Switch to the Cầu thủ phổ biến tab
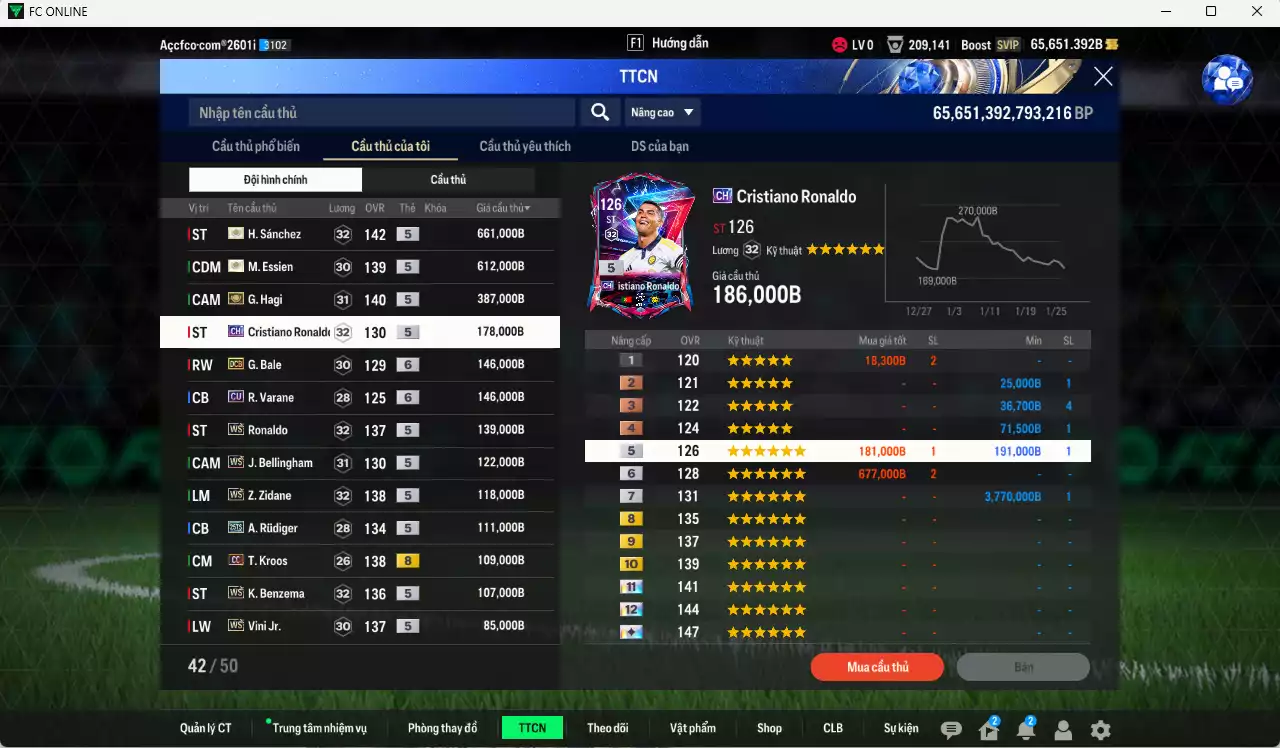The image size is (1280, 748). (256, 146)
